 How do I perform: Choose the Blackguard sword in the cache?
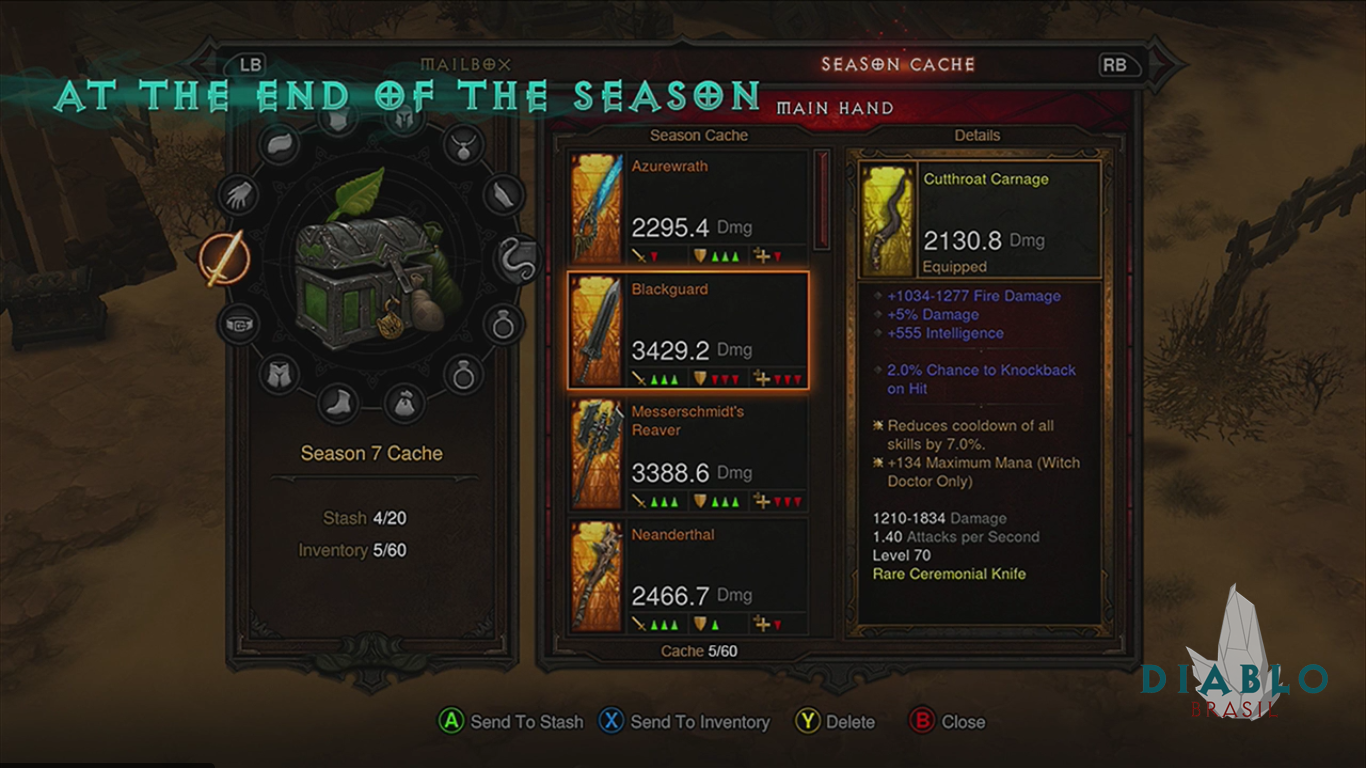coord(687,330)
